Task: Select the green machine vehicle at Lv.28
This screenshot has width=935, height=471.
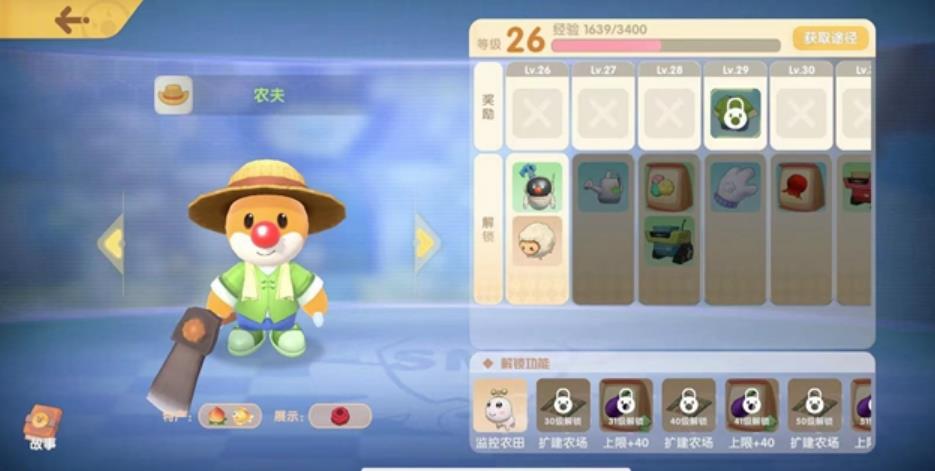Action: [669, 241]
